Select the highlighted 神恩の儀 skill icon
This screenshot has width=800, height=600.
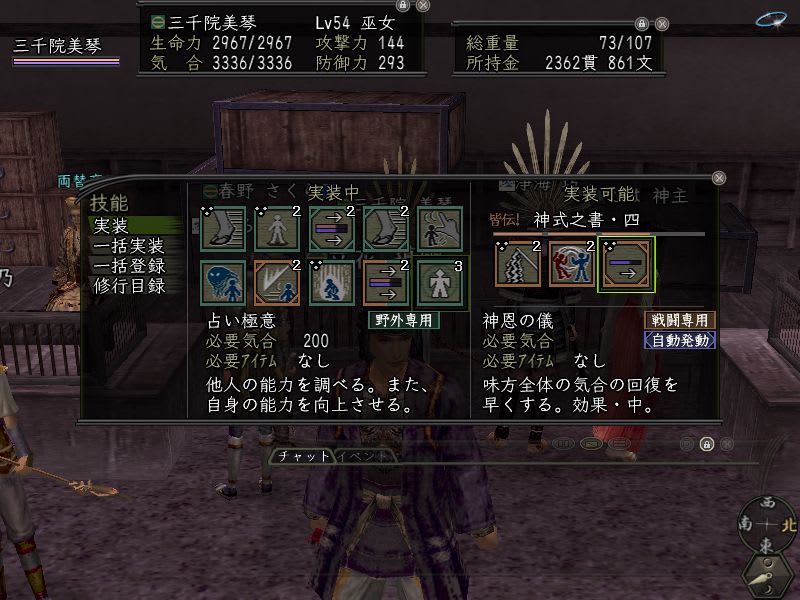pos(626,265)
